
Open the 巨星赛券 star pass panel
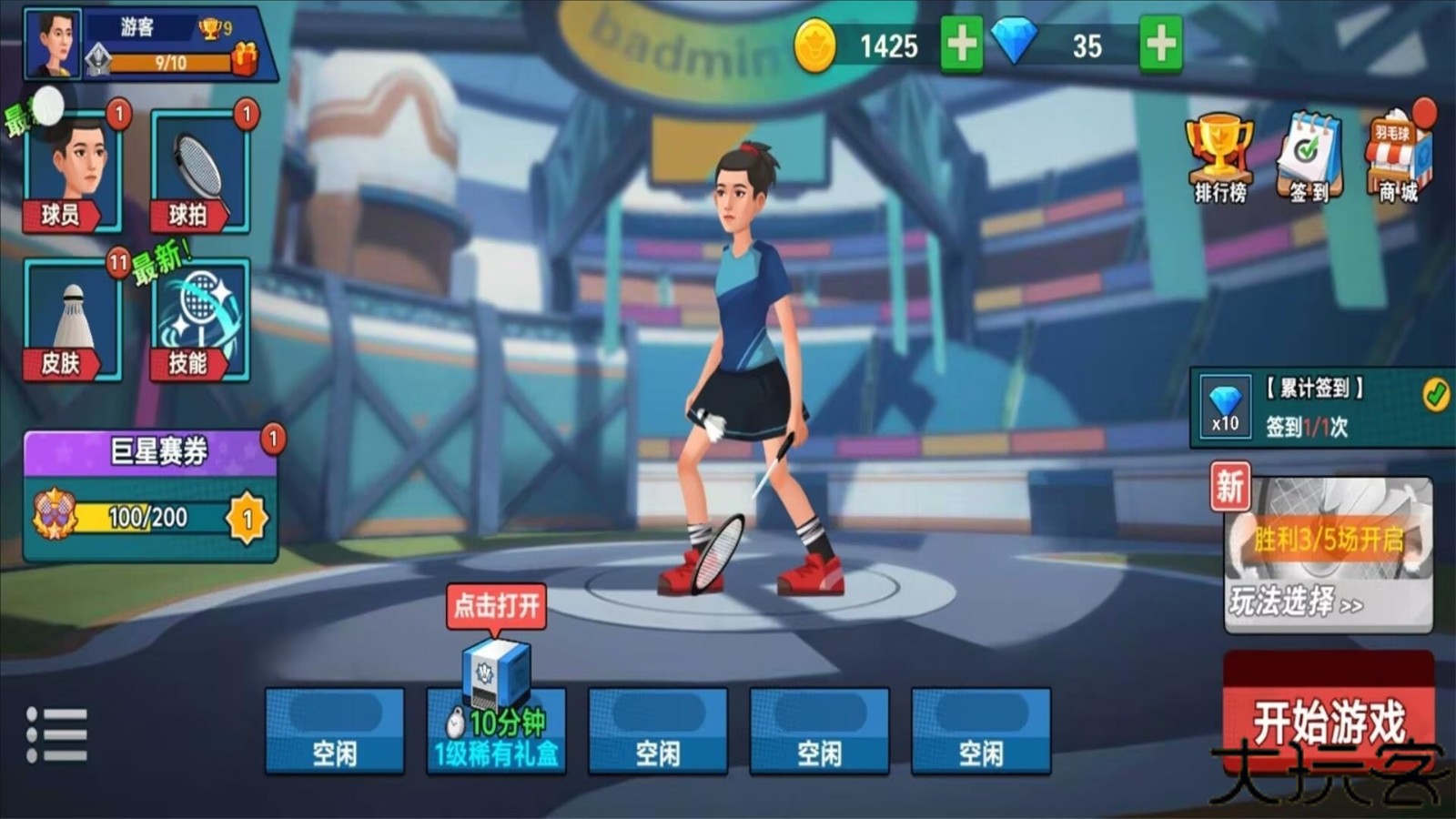[x=150, y=496]
